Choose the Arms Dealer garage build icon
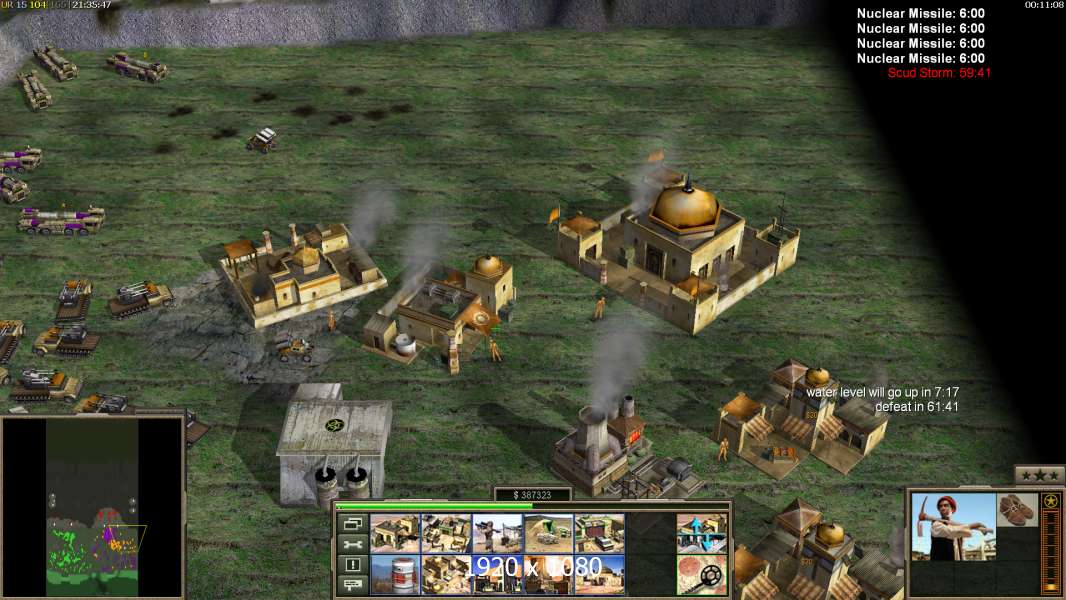1066x600 pixels. coord(599,534)
